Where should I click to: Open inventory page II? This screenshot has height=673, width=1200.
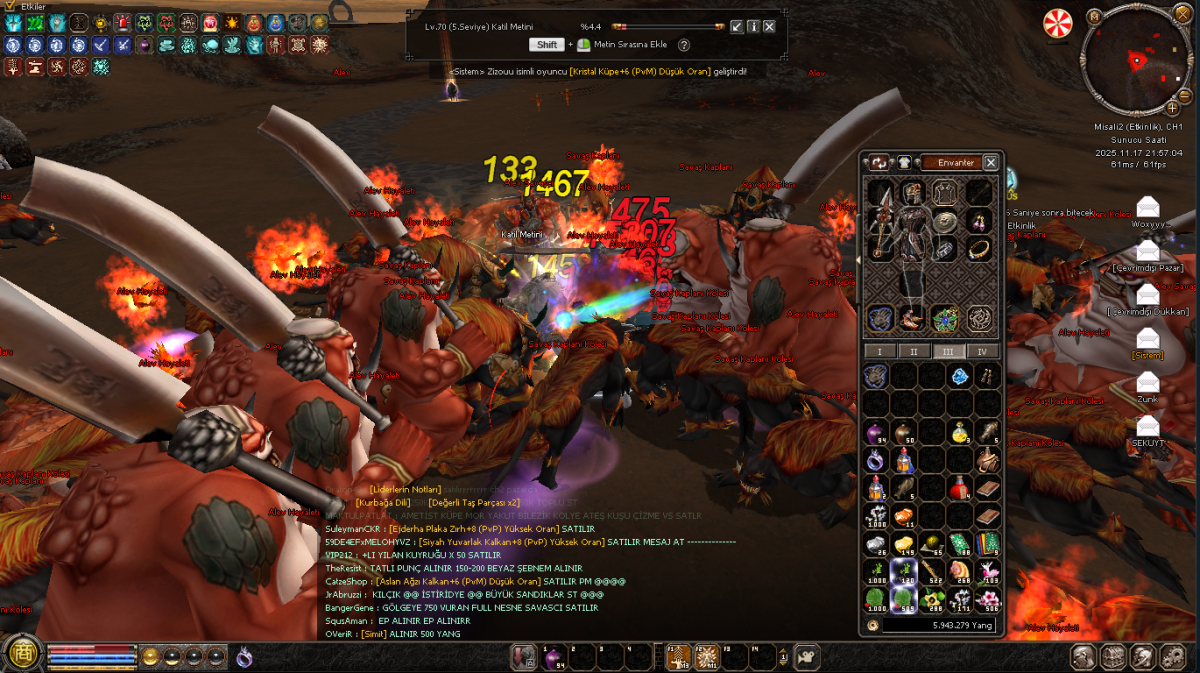(913, 351)
